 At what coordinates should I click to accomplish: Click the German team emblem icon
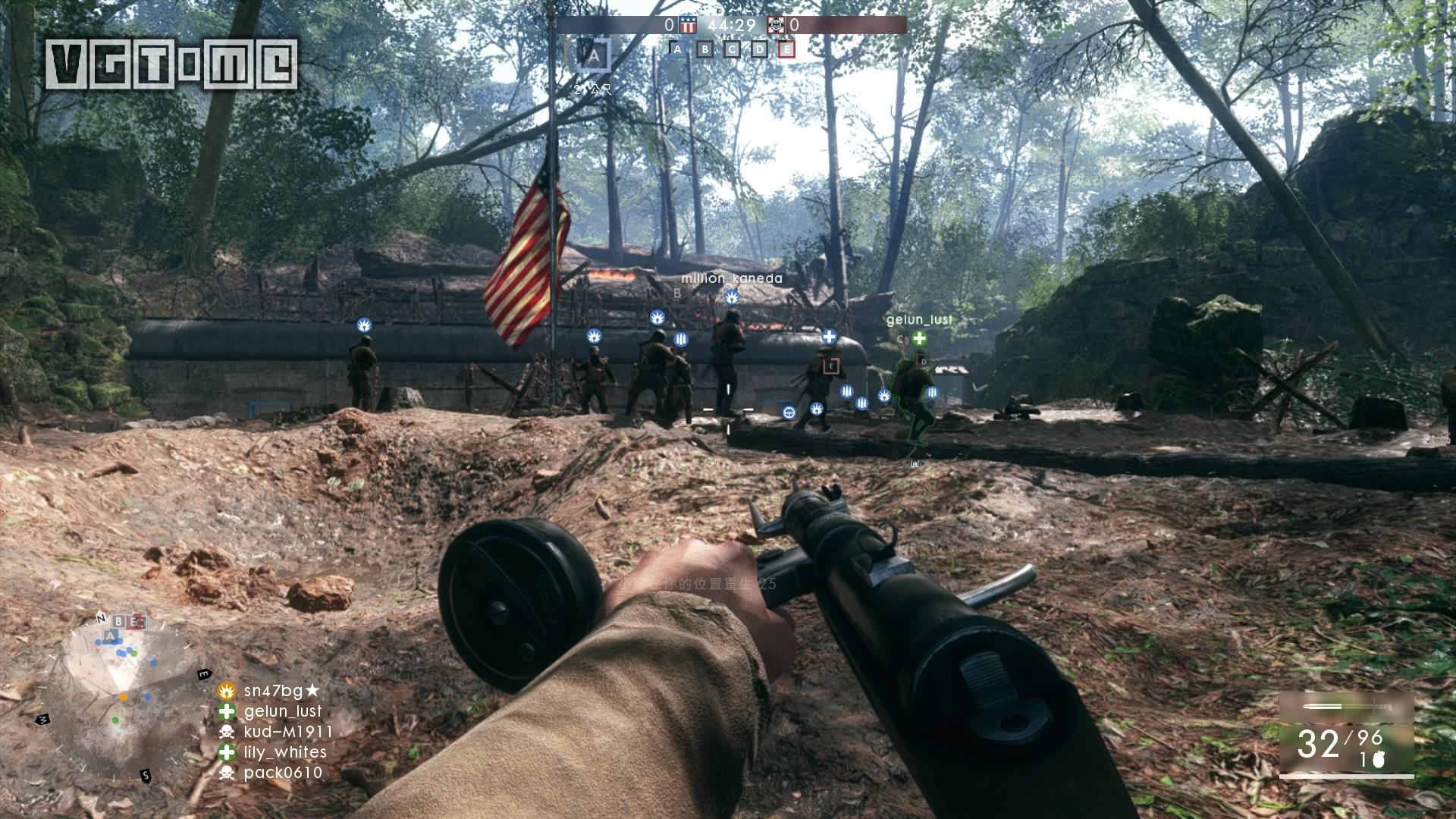point(775,25)
